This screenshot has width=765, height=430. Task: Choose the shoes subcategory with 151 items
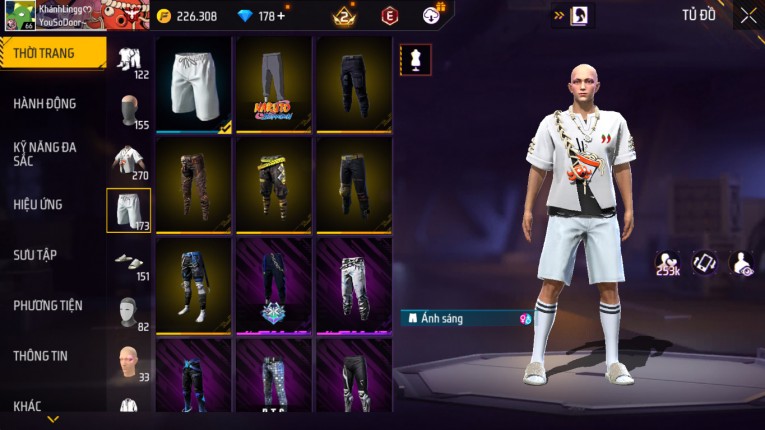[128, 263]
